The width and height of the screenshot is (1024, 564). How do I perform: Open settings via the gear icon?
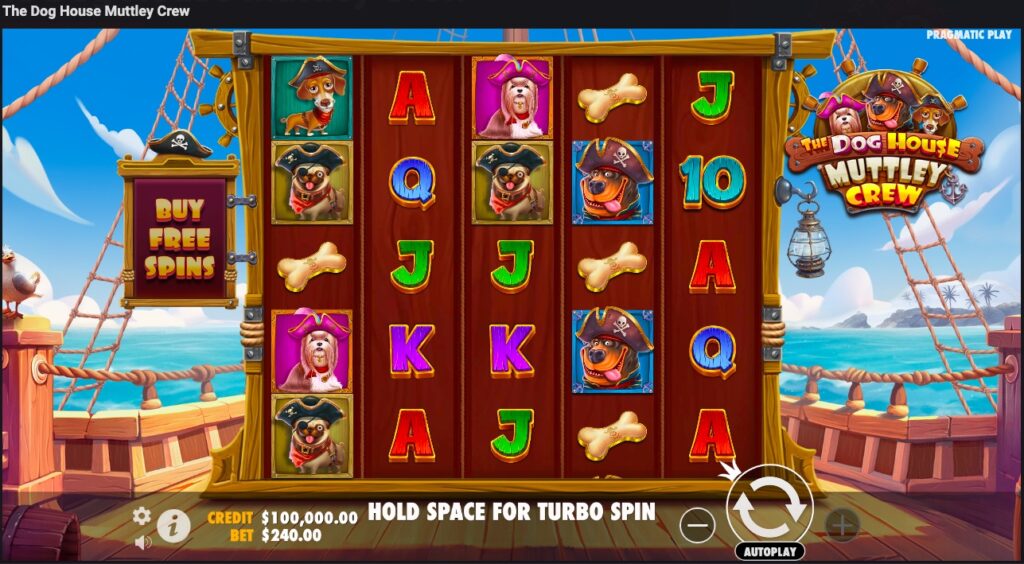tap(142, 515)
